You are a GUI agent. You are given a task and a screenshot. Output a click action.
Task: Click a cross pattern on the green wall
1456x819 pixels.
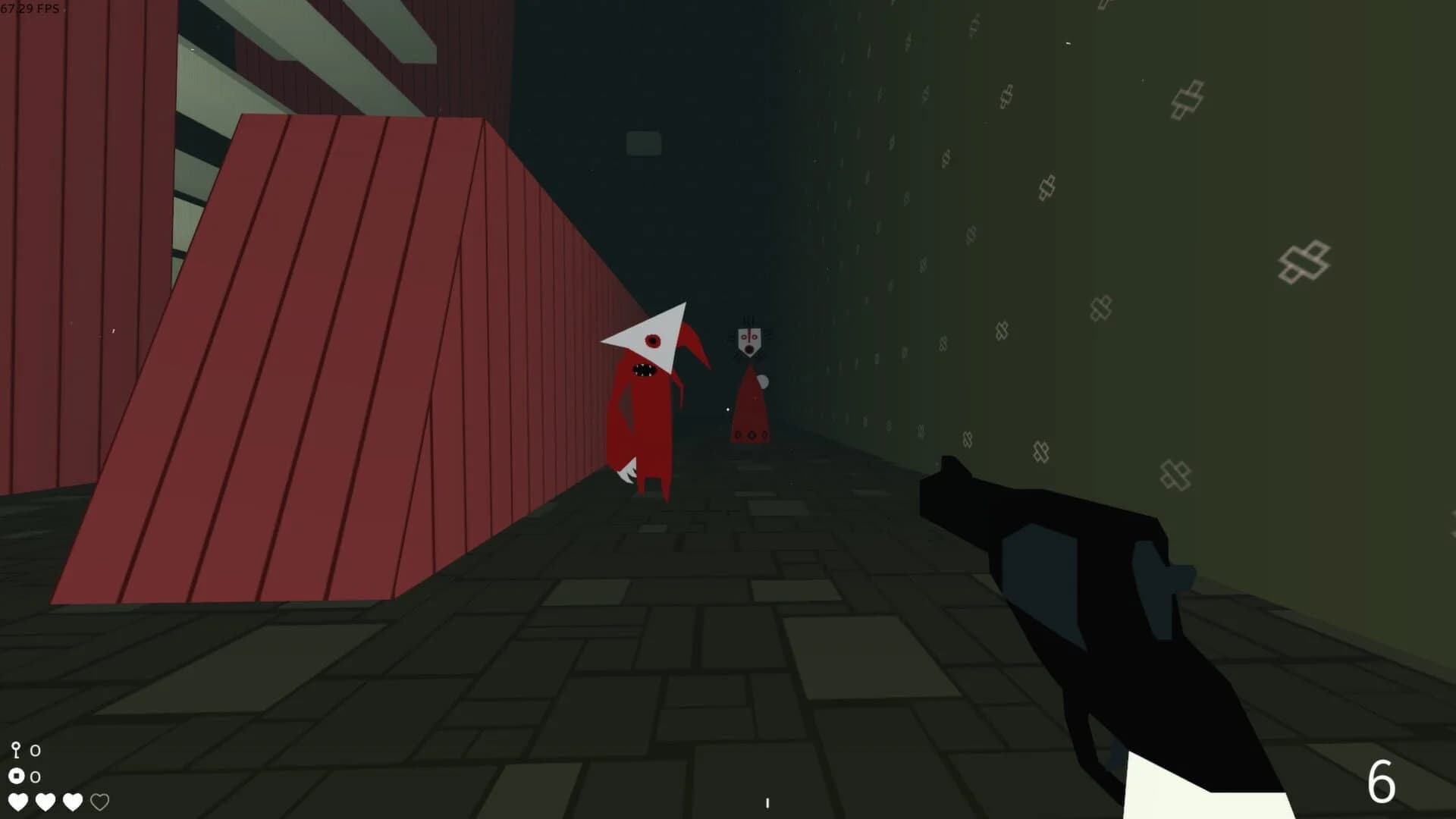[x=1301, y=259]
